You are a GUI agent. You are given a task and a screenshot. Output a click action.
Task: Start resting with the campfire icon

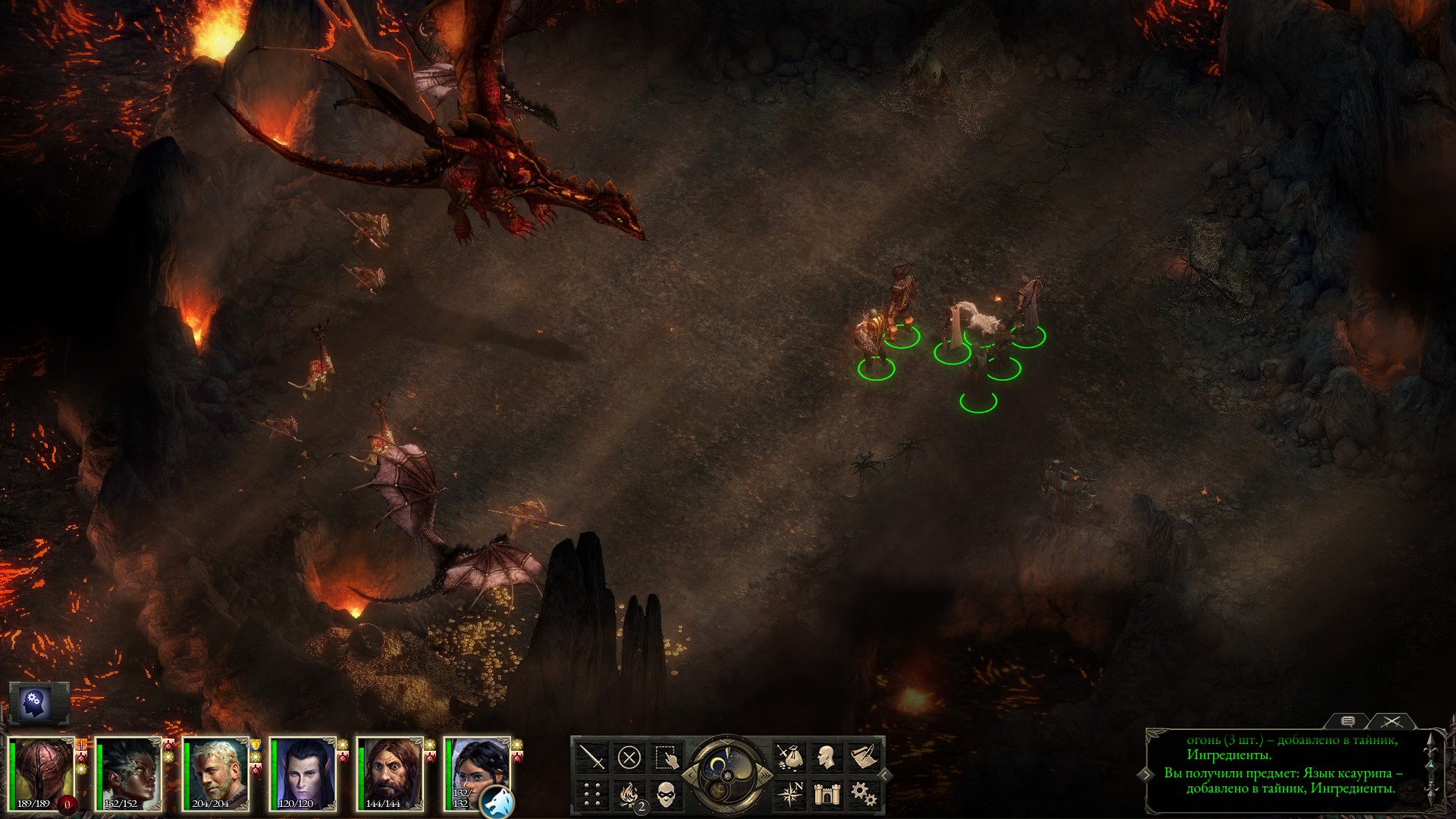629,794
